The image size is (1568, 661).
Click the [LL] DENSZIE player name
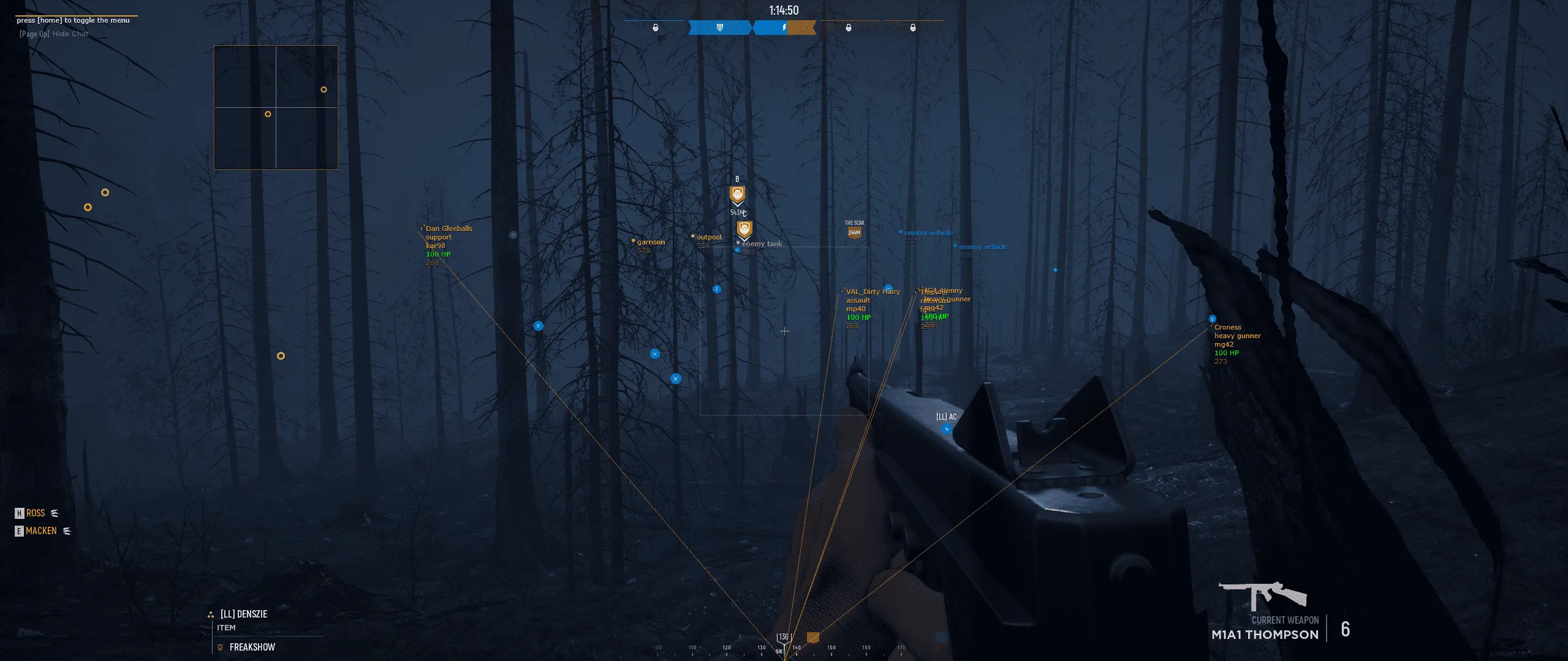[x=243, y=614]
